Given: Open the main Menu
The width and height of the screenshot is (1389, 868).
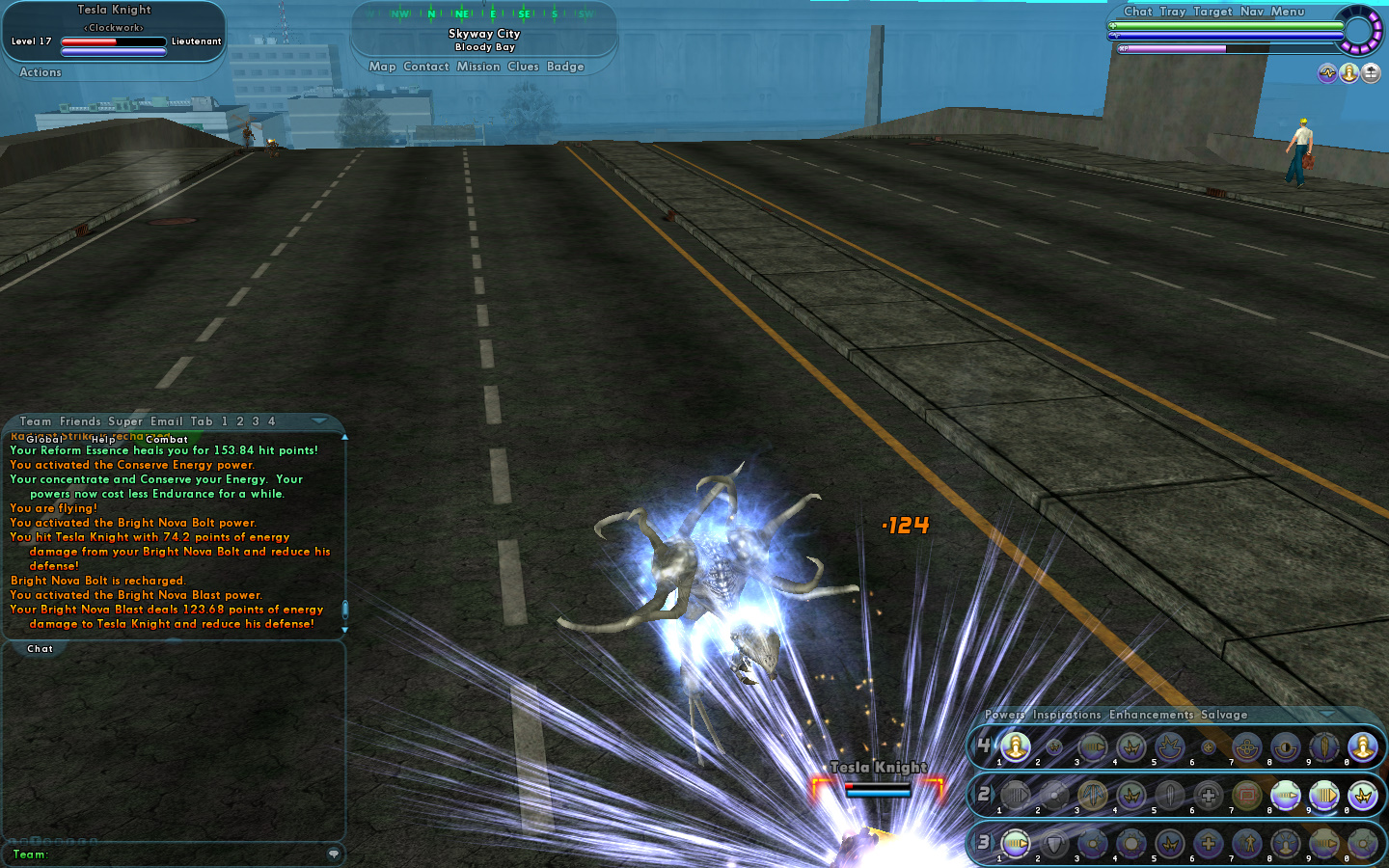Looking at the screenshot, I should [x=1288, y=12].
